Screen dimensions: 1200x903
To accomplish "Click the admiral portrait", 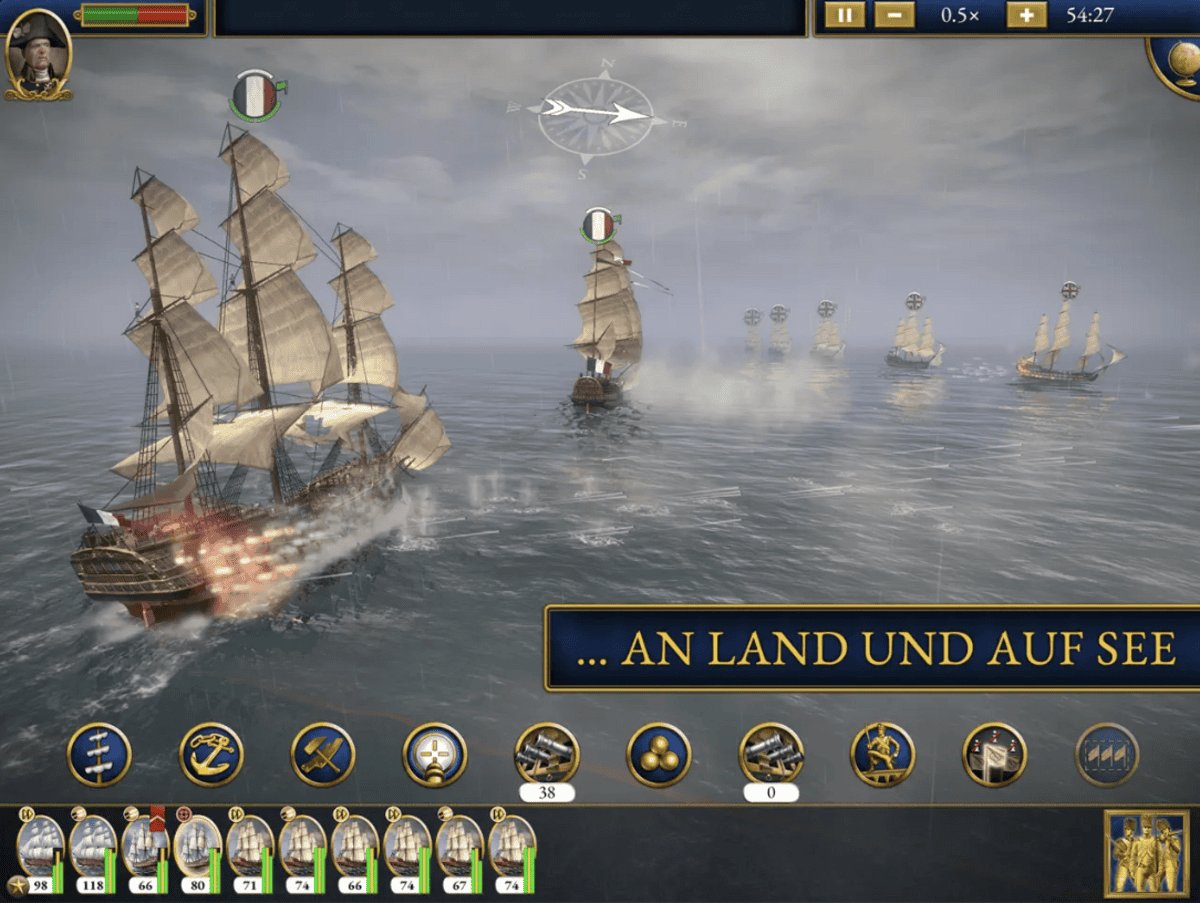I will pos(38,55).
